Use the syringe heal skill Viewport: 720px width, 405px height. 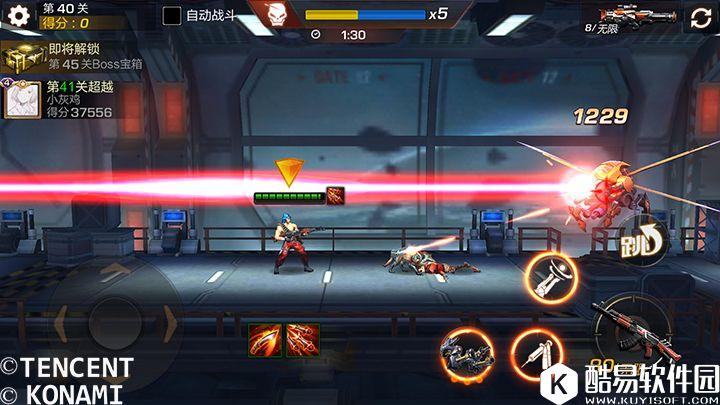point(537,353)
